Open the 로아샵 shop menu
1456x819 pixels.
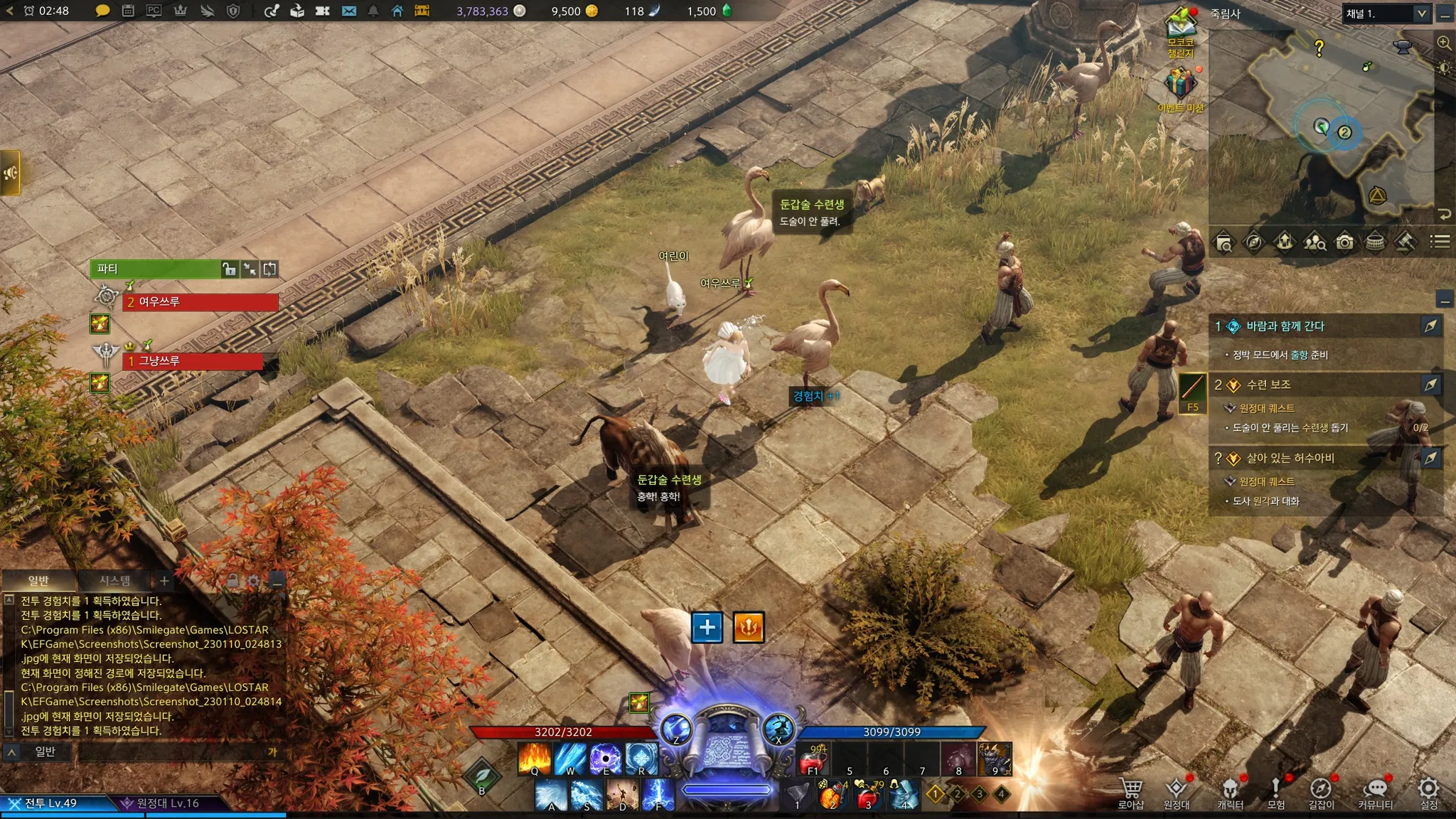(x=1130, y=792)
